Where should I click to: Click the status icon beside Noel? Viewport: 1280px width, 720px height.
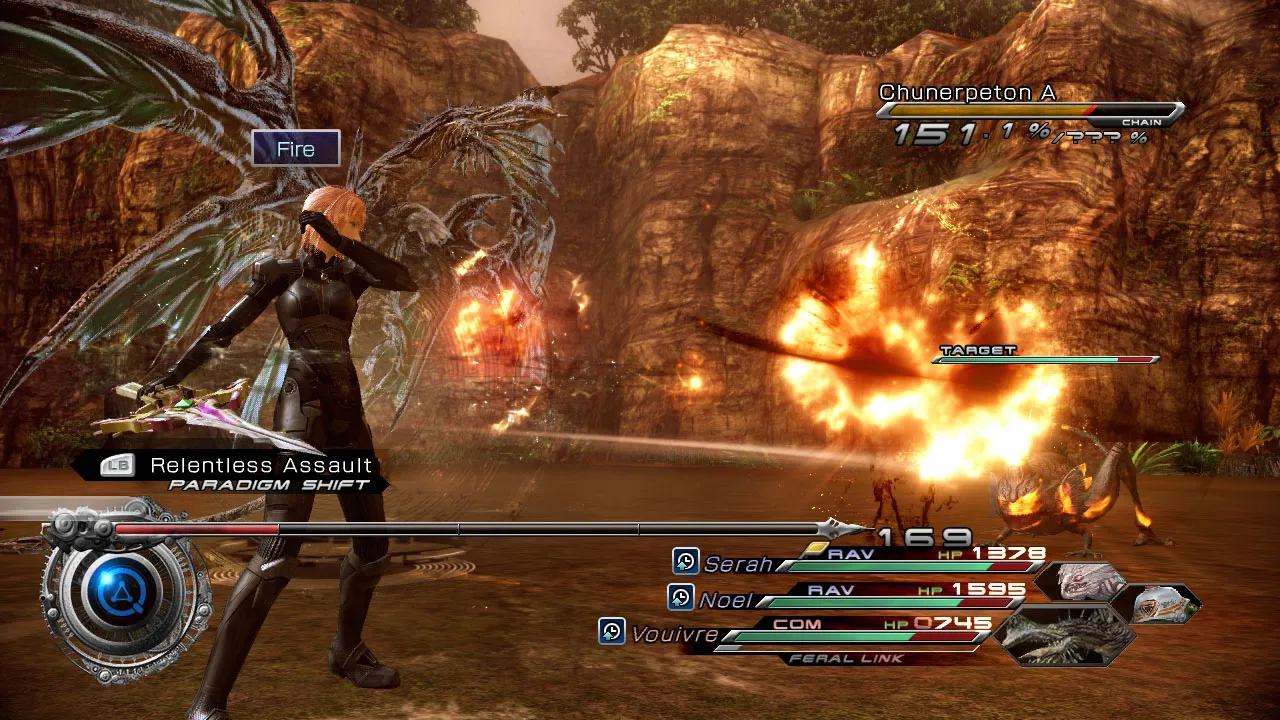pos(680,597)
